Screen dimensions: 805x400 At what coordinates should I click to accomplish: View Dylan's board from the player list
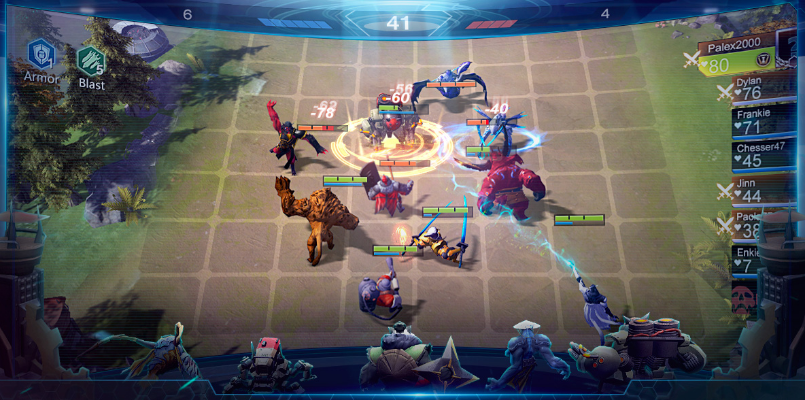pyautogui.click(x=758, y=88)
